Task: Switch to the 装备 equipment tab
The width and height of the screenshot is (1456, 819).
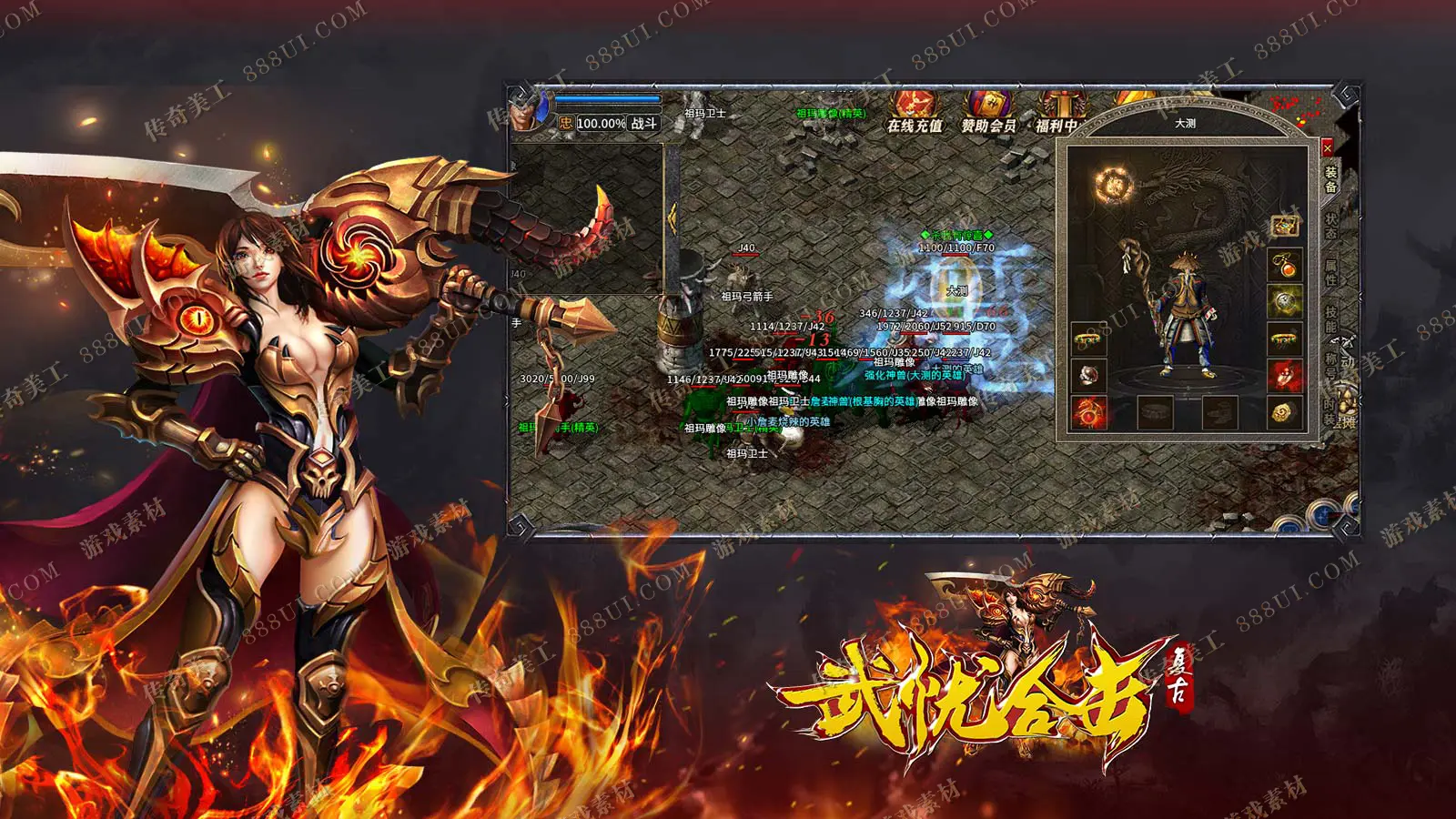Action: click(1330, 179)
